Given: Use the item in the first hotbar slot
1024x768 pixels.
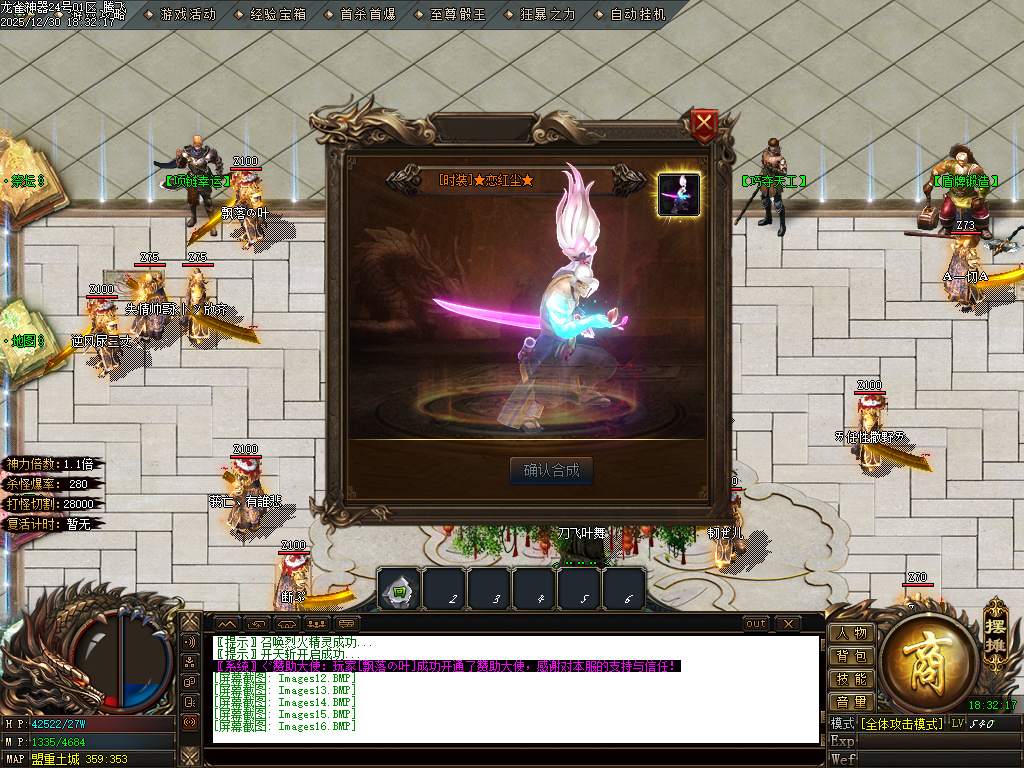Looking at the screenshot, I should pos(399,590).
